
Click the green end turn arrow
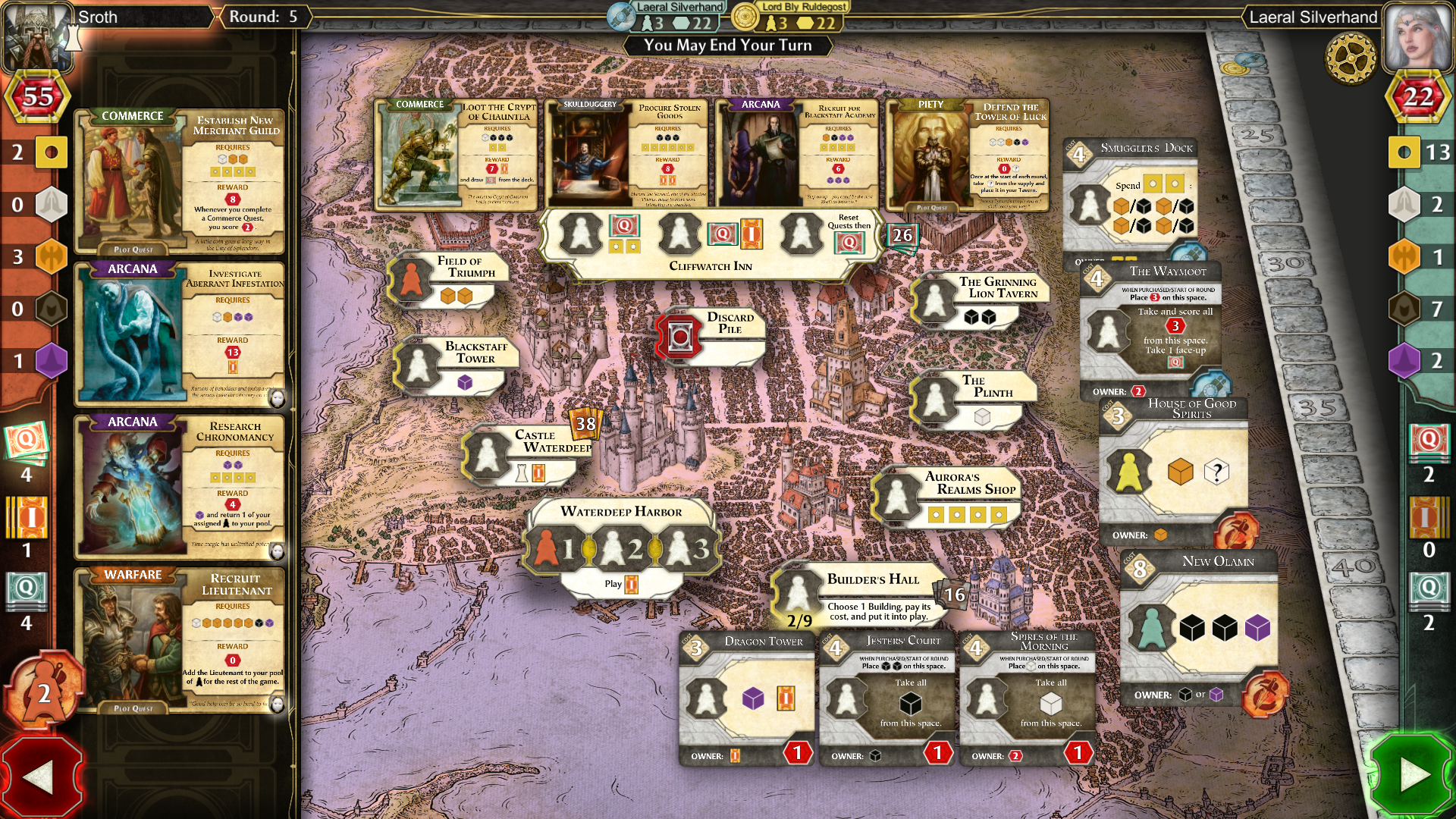[x=1413, y=775]
